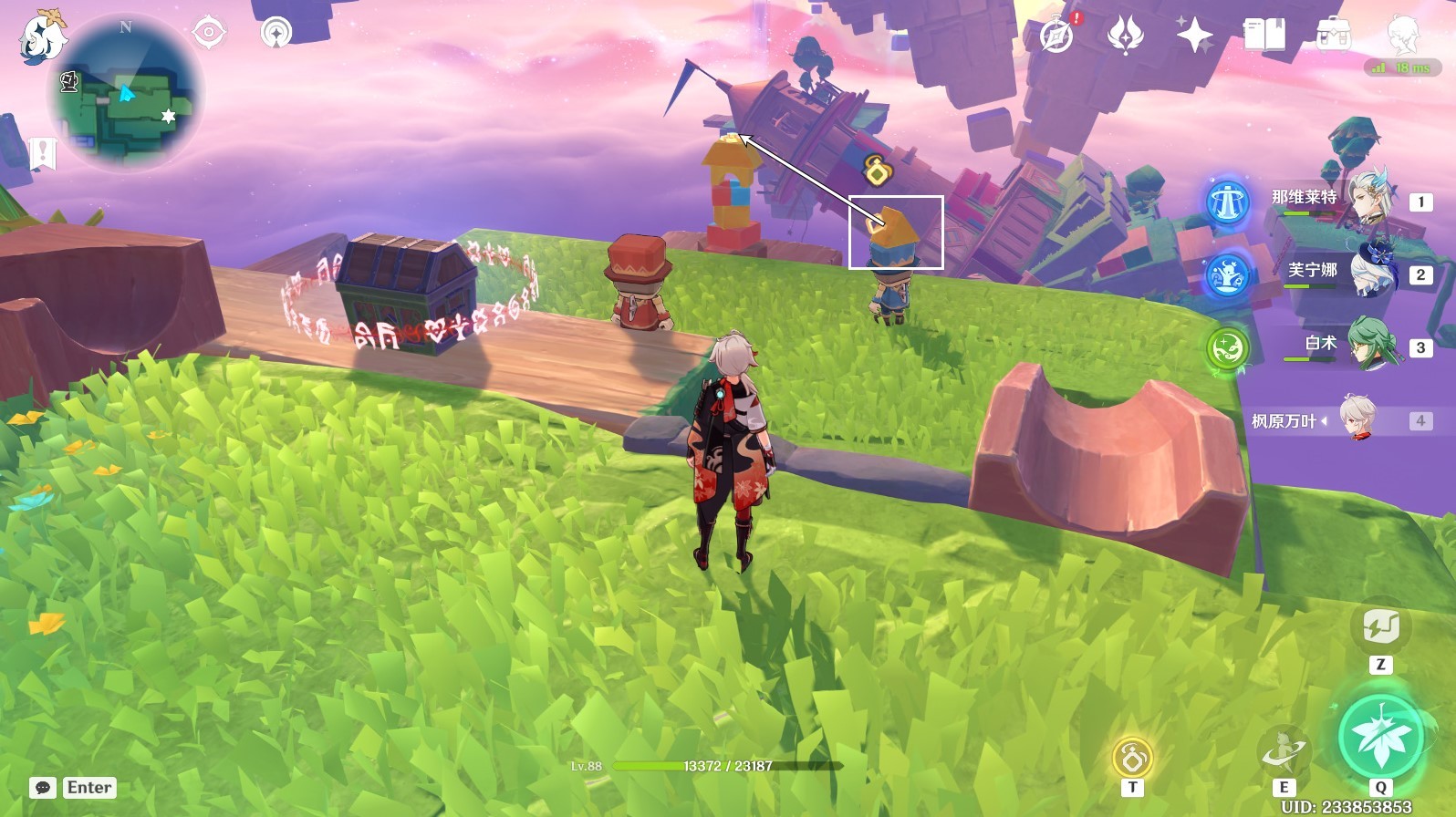The width and height of the screenshot is (1456, 817).
Task: Open the battle pass winged icon
Action: click(1125, 36)
